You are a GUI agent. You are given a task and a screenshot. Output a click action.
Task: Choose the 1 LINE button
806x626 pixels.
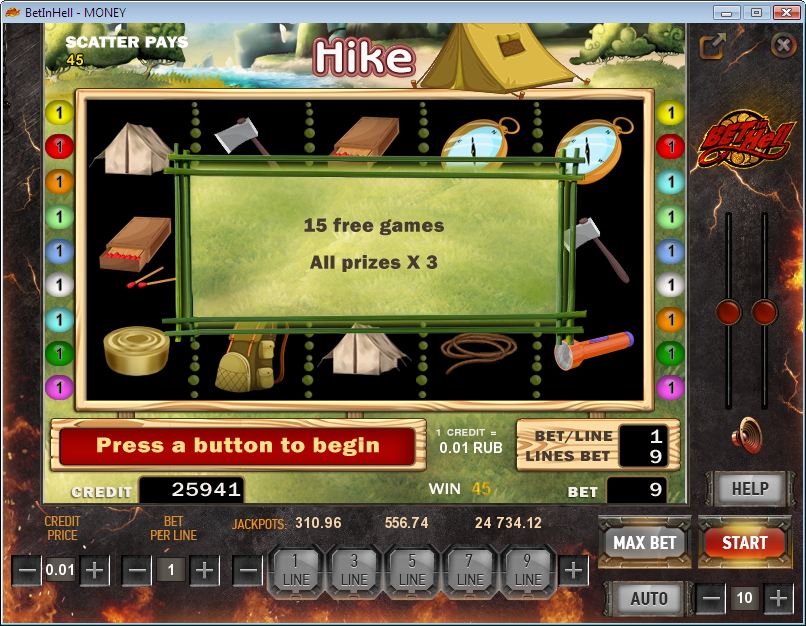295,571
